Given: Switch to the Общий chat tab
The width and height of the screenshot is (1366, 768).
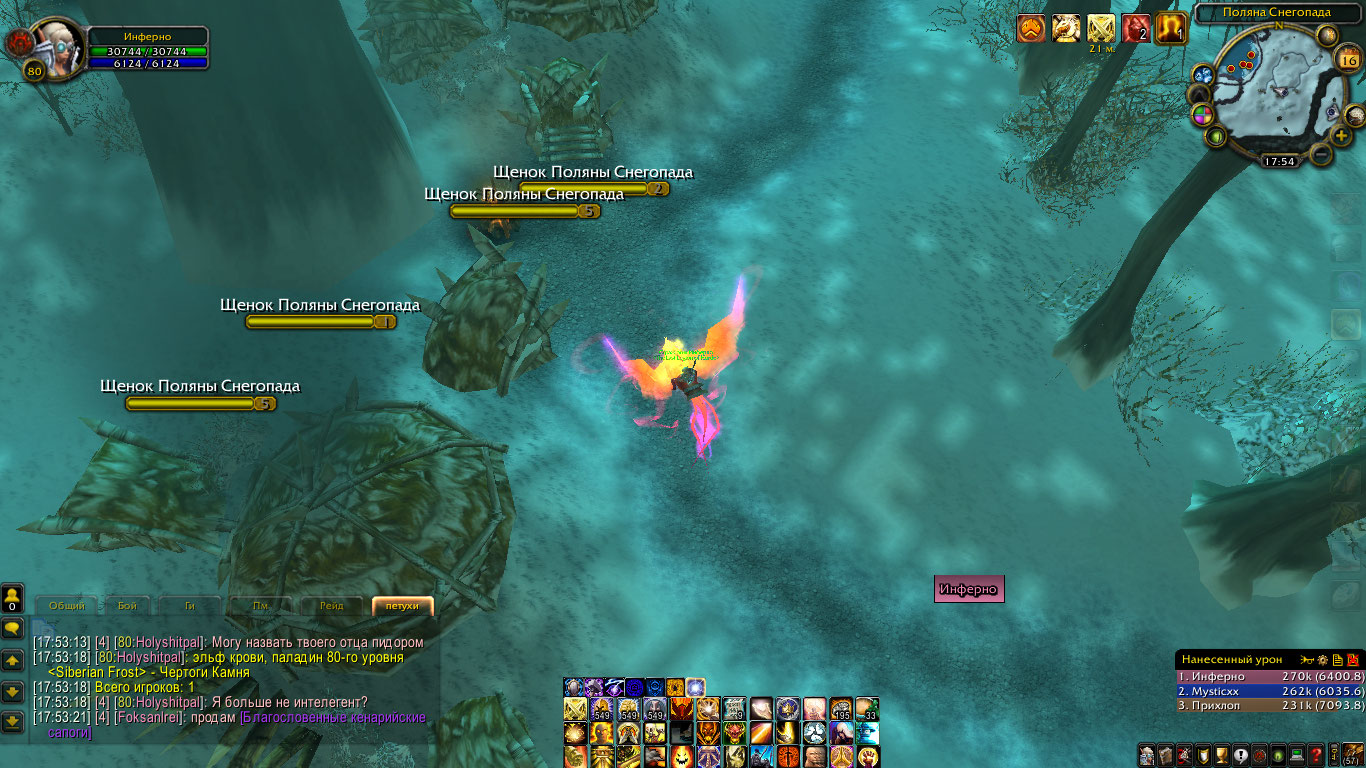Looking at the screenshot, I should (67, 606).
